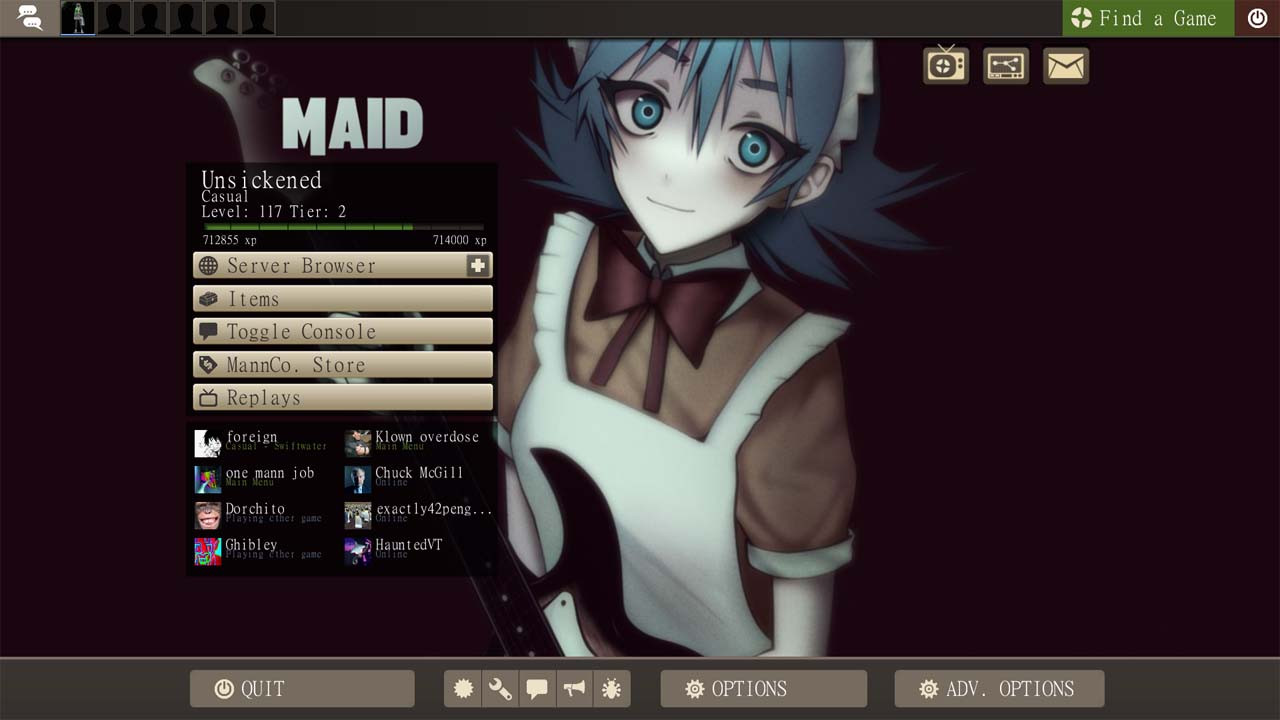The width and height of the screenshot is (1280, 720).
Task: Click the XP progress bar
Action: point(342,227)
